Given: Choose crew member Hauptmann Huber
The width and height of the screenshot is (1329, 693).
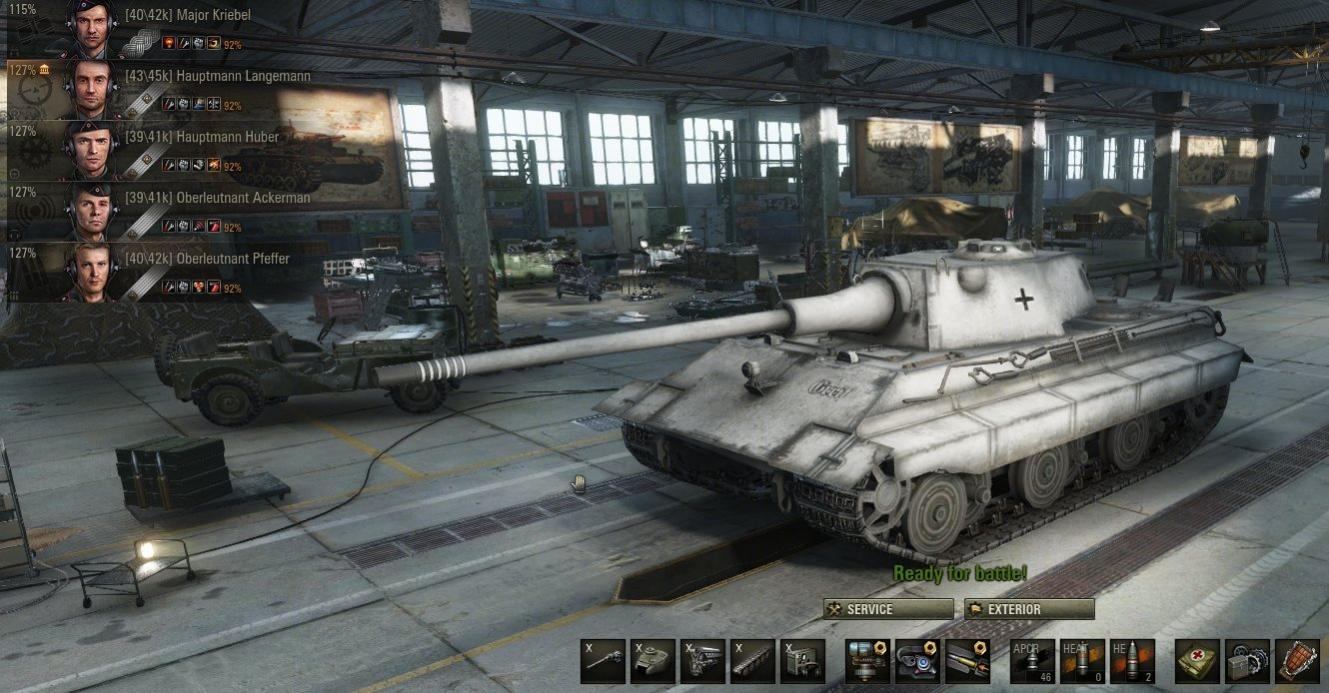Looking at the screenshot, I should tap(201, 137).
